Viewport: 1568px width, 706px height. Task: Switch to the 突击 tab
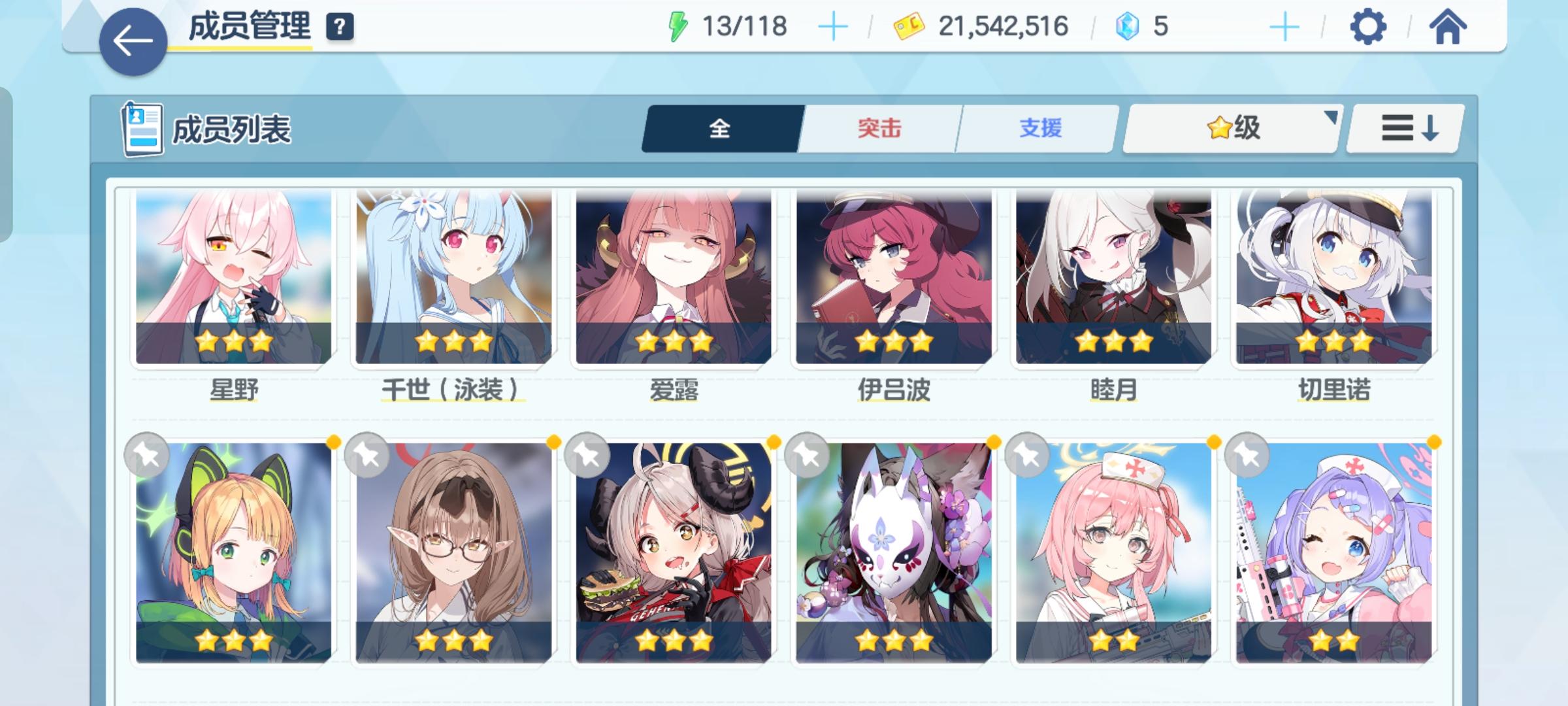coord(879,128)
